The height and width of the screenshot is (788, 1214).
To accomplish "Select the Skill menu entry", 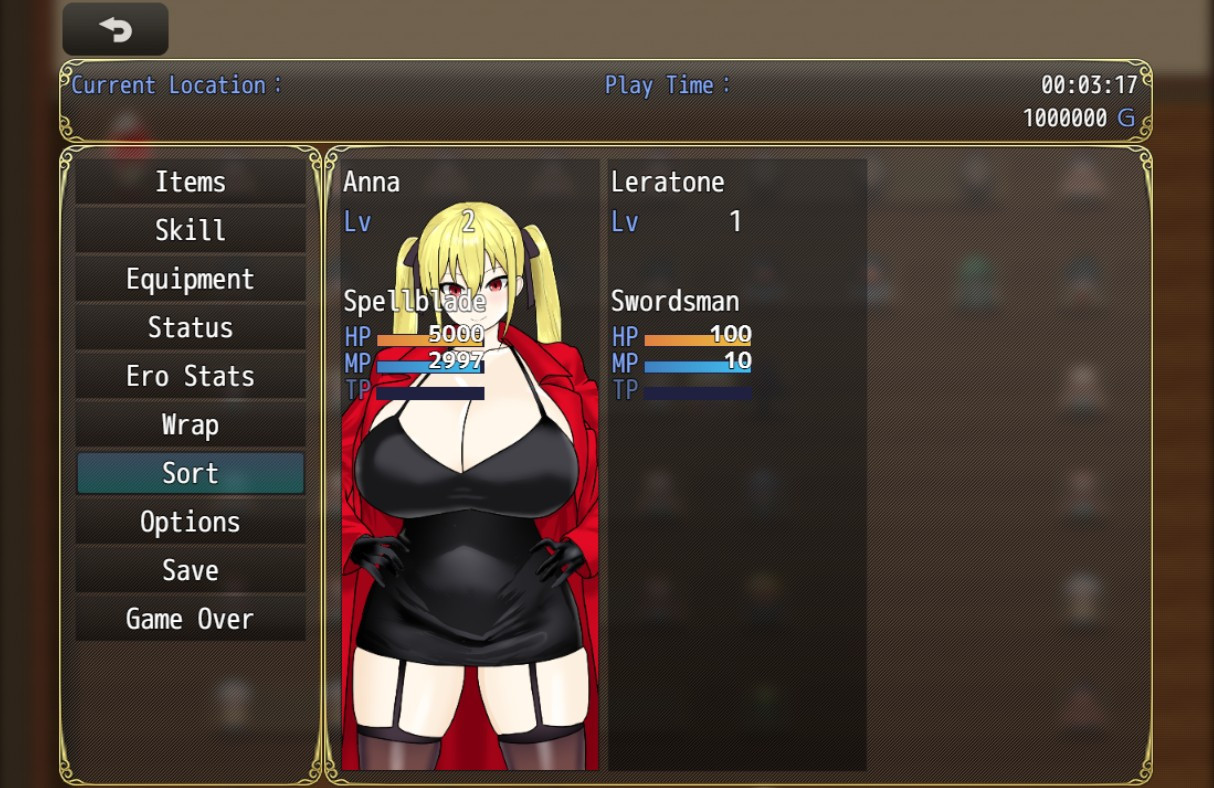I will tap(190, 230).
